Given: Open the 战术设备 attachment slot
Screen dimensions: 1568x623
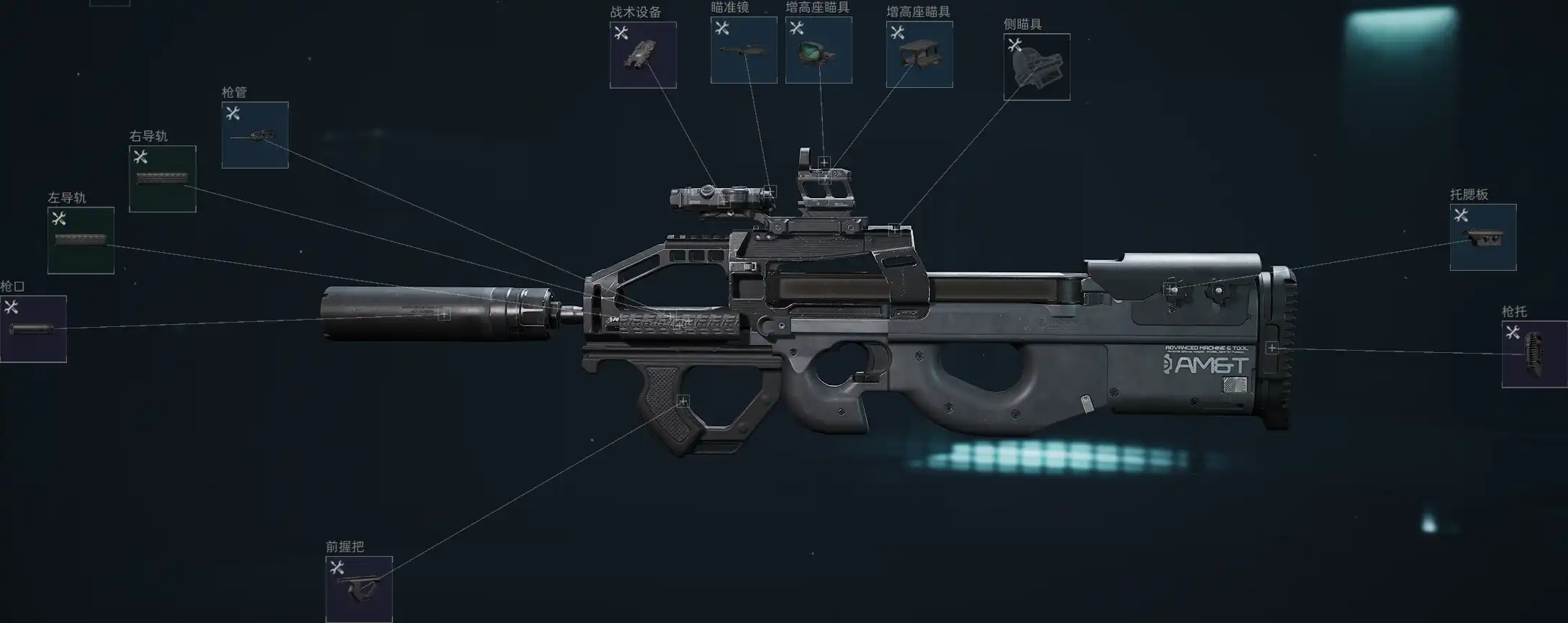Looking at the screenshot, I should coord(642,55).
